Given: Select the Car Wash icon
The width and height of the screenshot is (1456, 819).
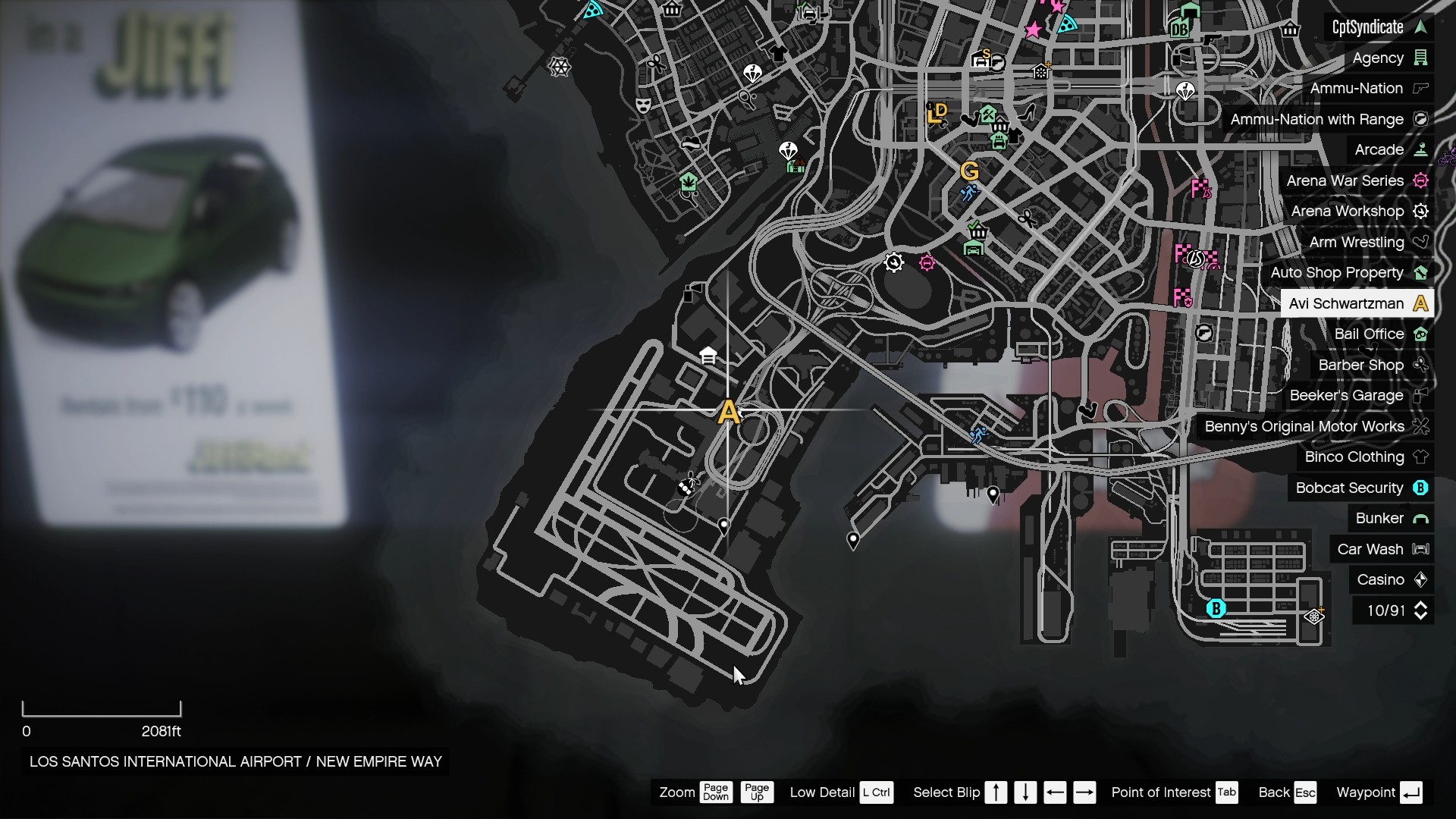Looking at the screenshot, I should pyautogui.click(x=1421, y=549).
